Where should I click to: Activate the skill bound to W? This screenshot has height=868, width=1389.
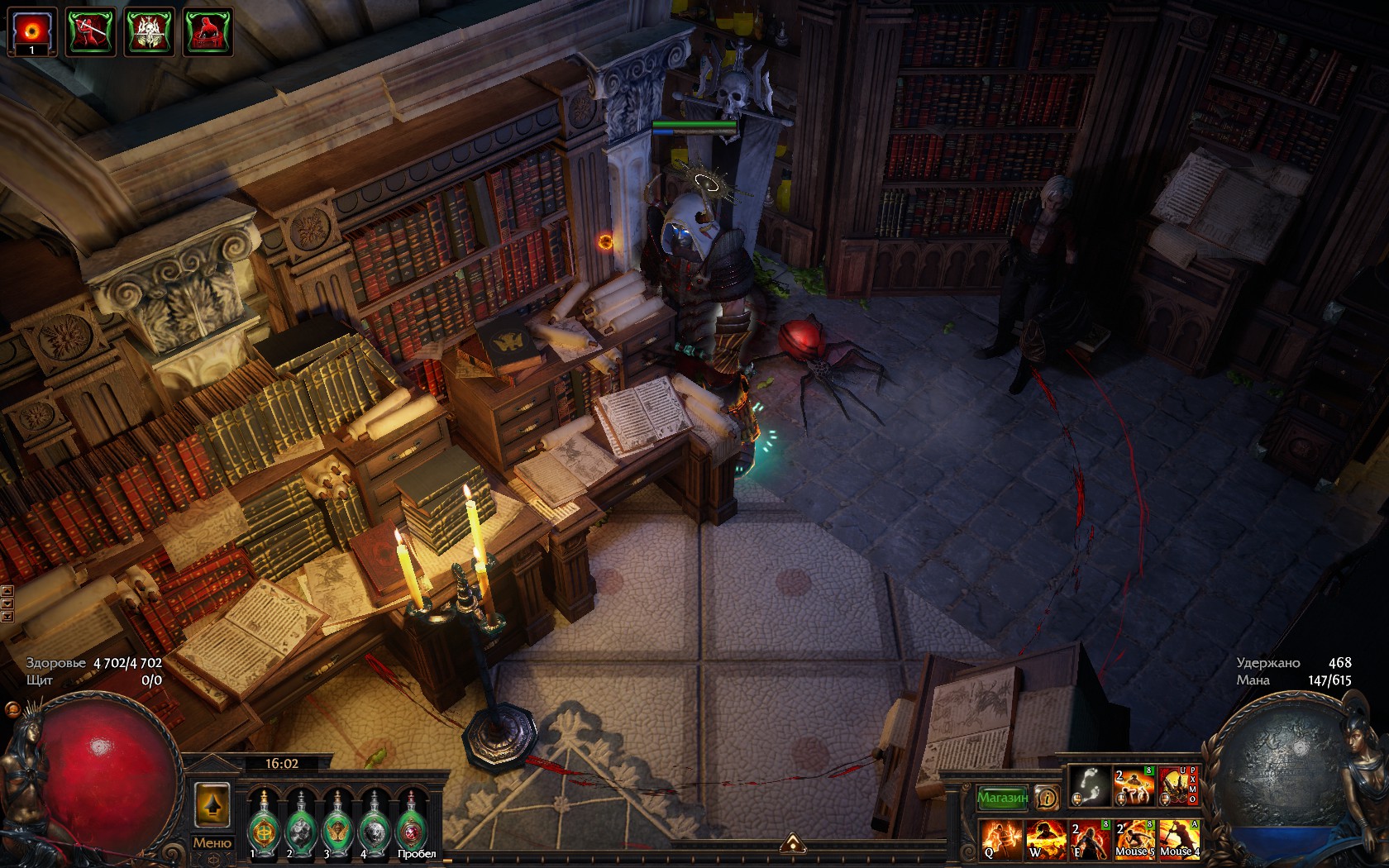1044,838
